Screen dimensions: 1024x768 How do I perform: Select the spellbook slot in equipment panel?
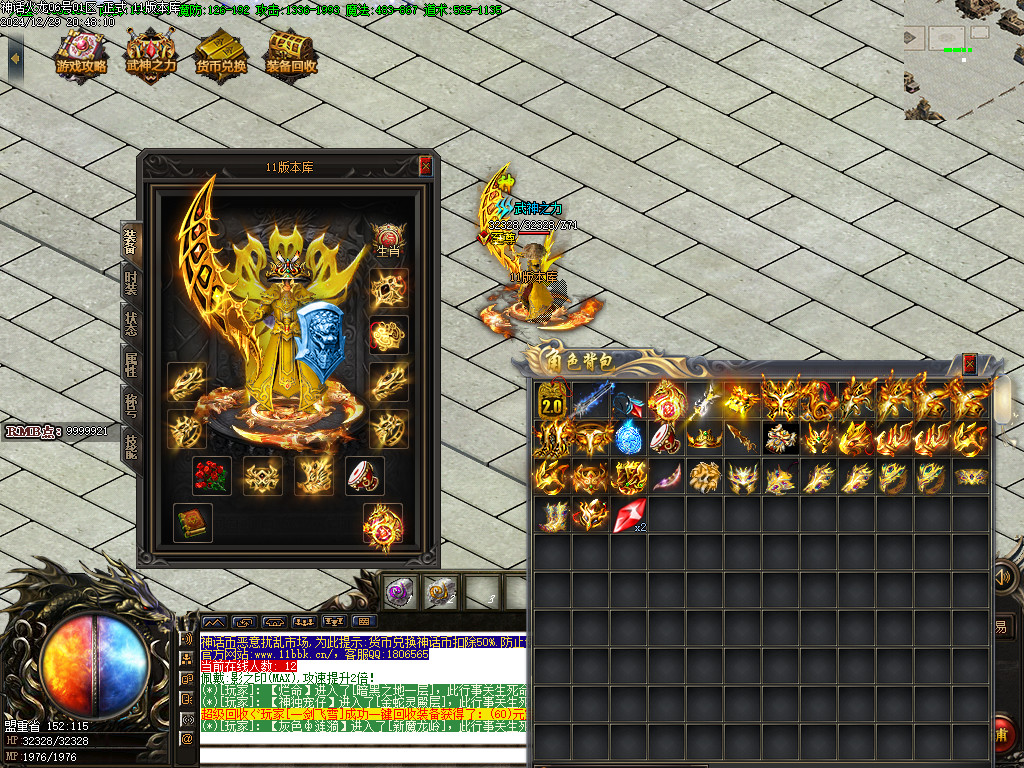point(192,523)
